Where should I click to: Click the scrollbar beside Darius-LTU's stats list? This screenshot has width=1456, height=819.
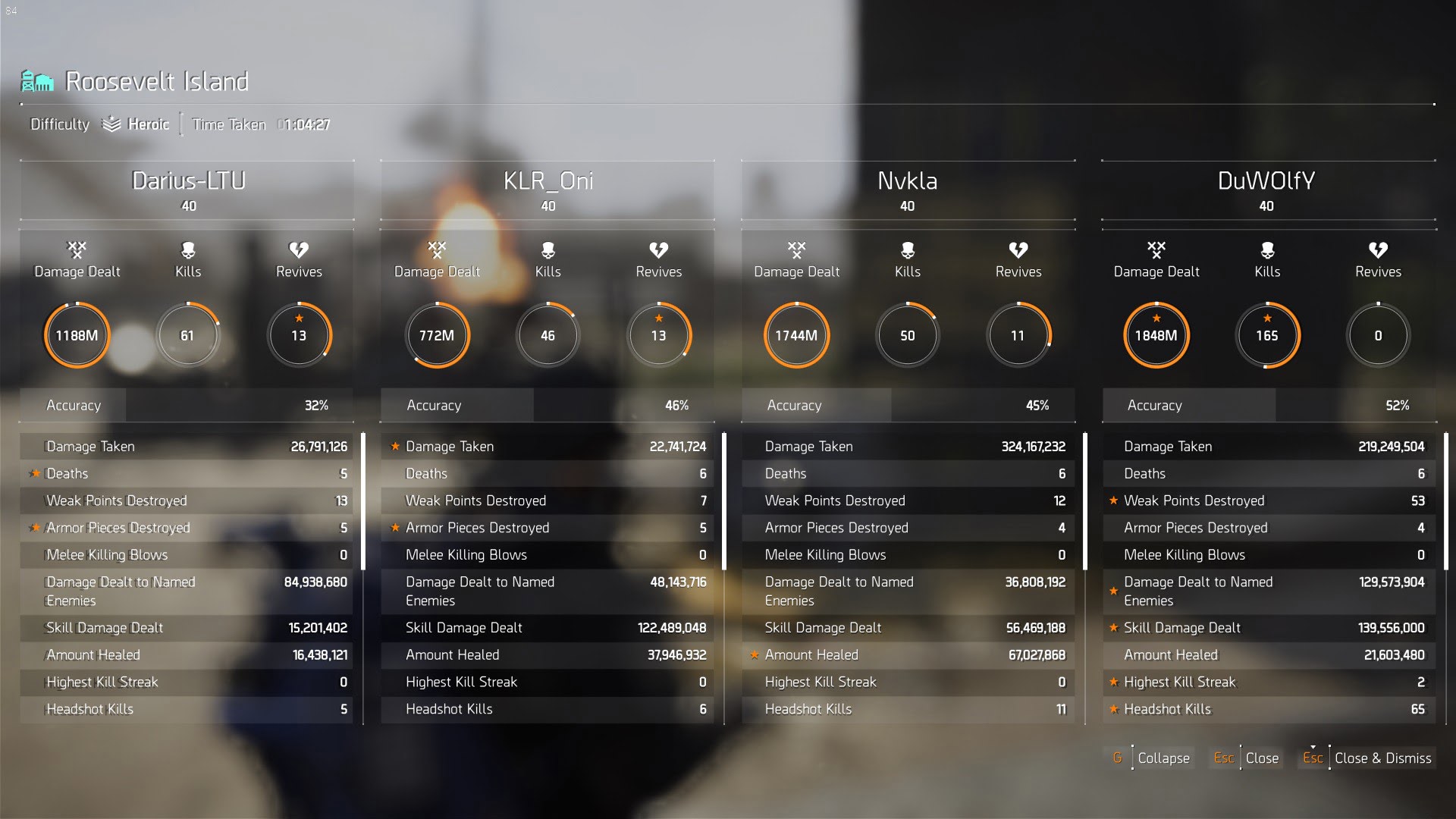coord(363,501)
